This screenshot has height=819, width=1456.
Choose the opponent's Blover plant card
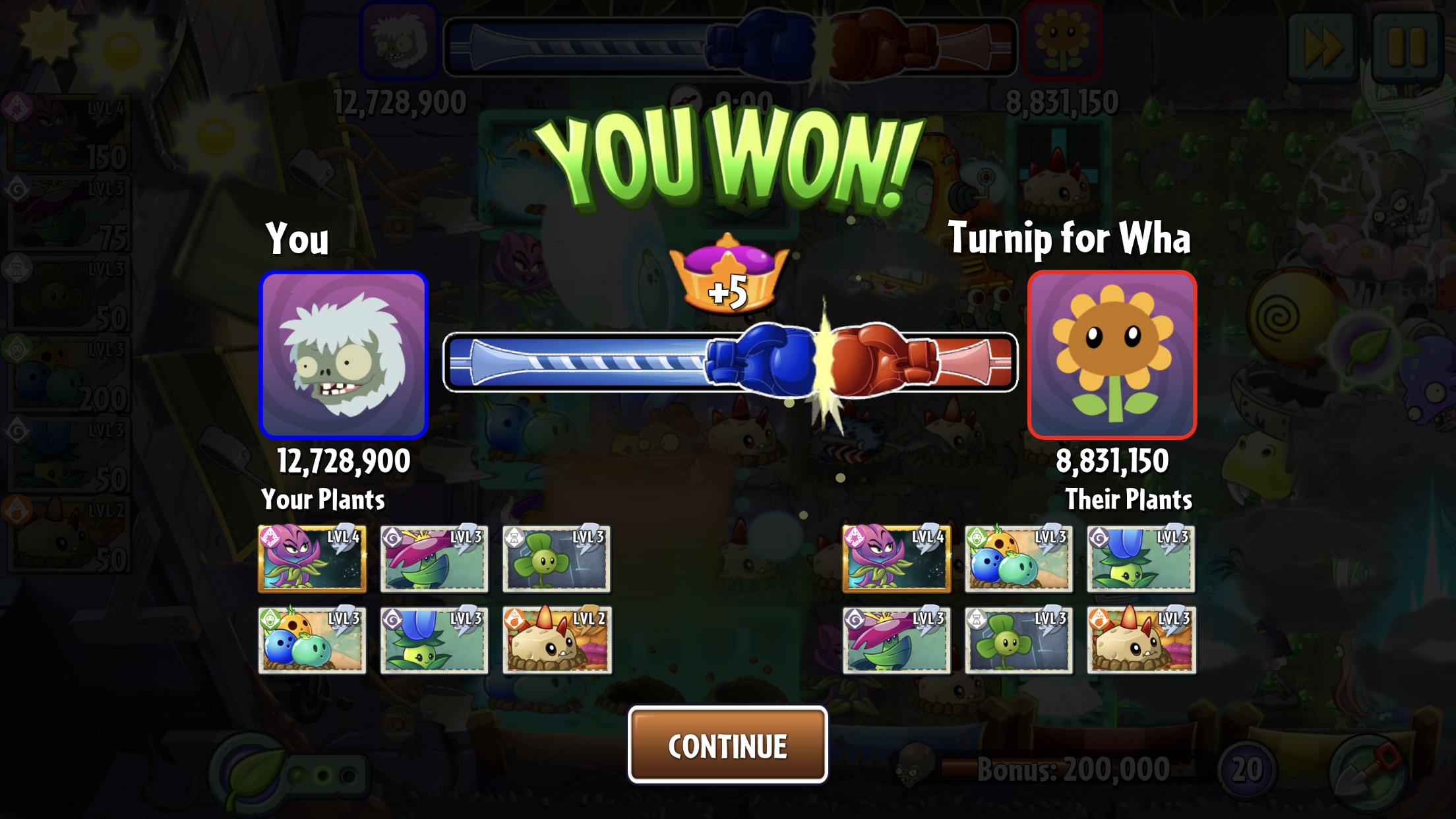click(1018, 640)
